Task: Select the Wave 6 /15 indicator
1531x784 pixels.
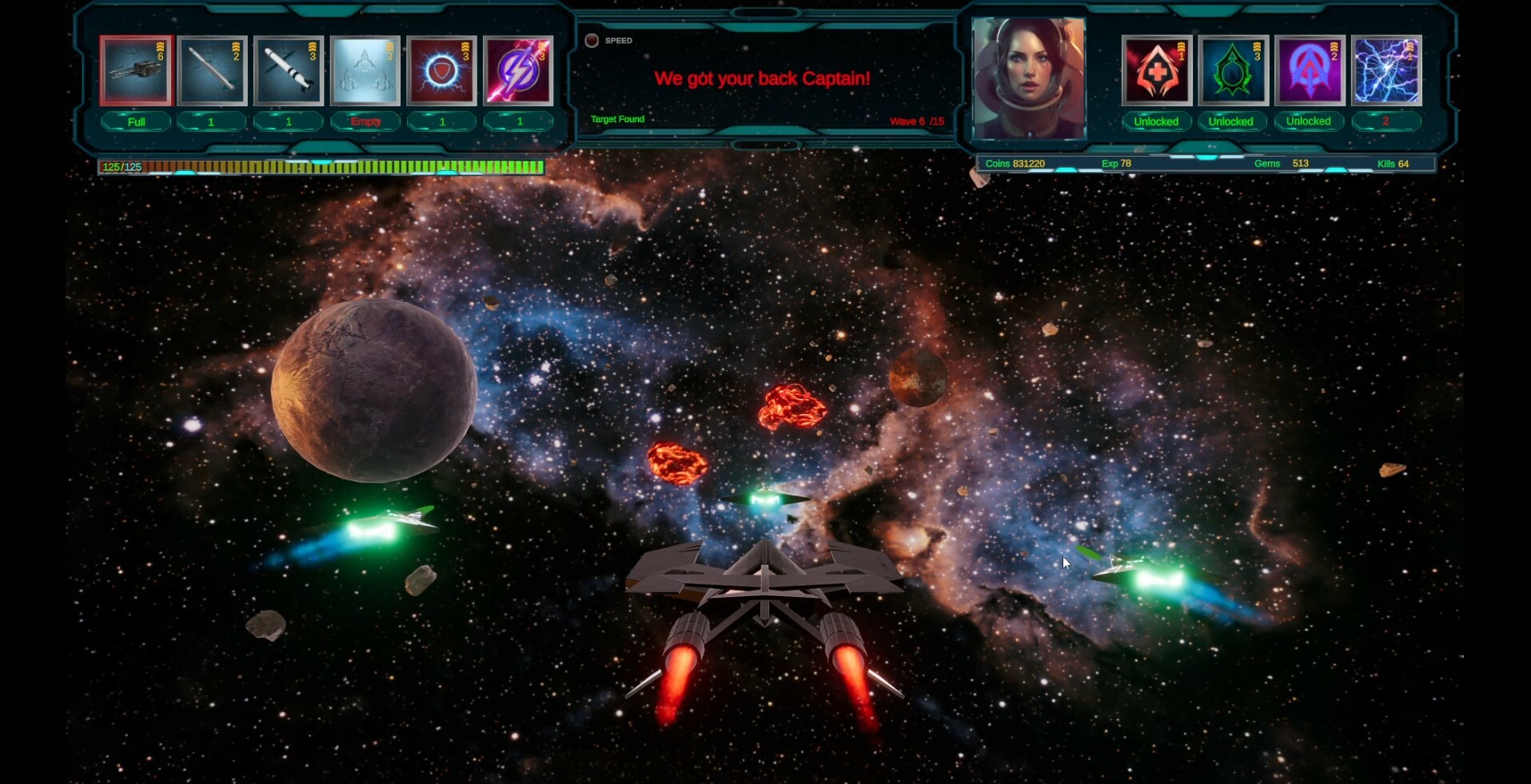Action: 917,121
